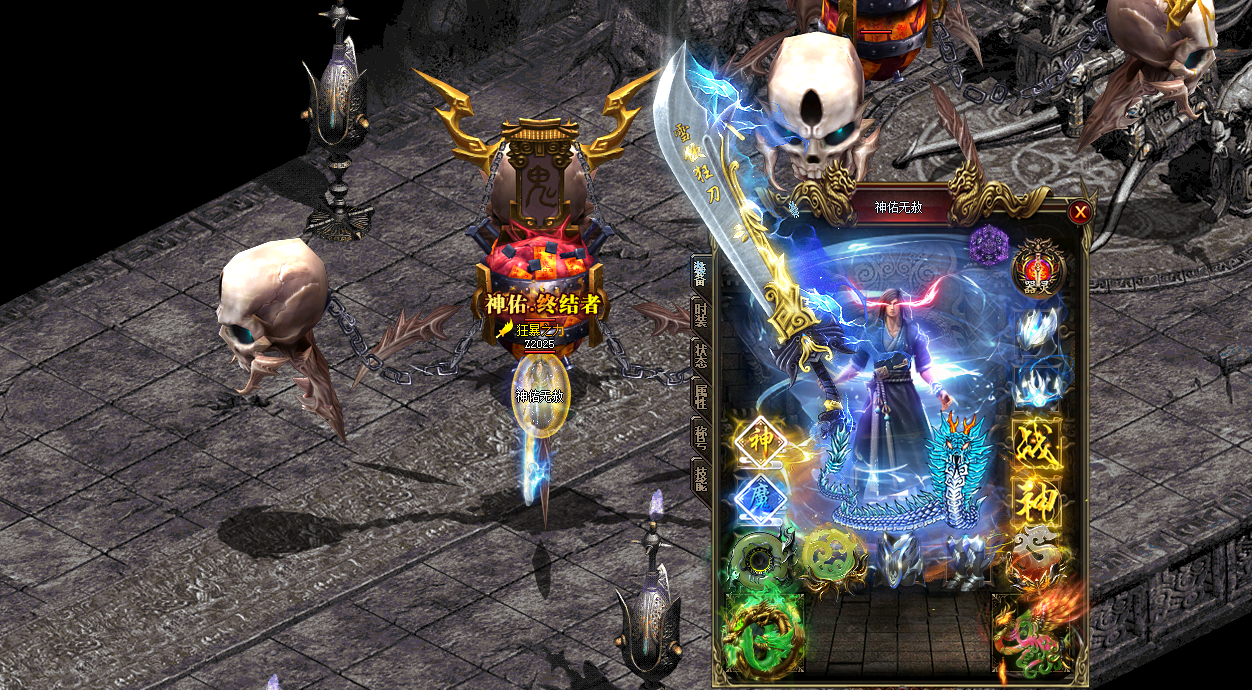Image resolution: width=1252 pixels, height=690 pixels.
Task: Close the character equipment panel
Action: pyautogui.click(x=1080, y=212)
